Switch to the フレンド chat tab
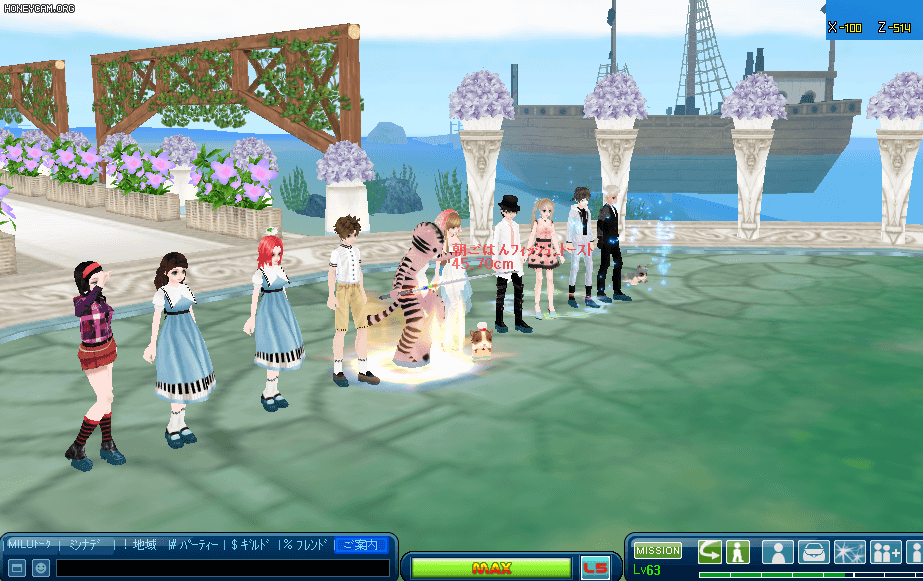 coord(306,545)
